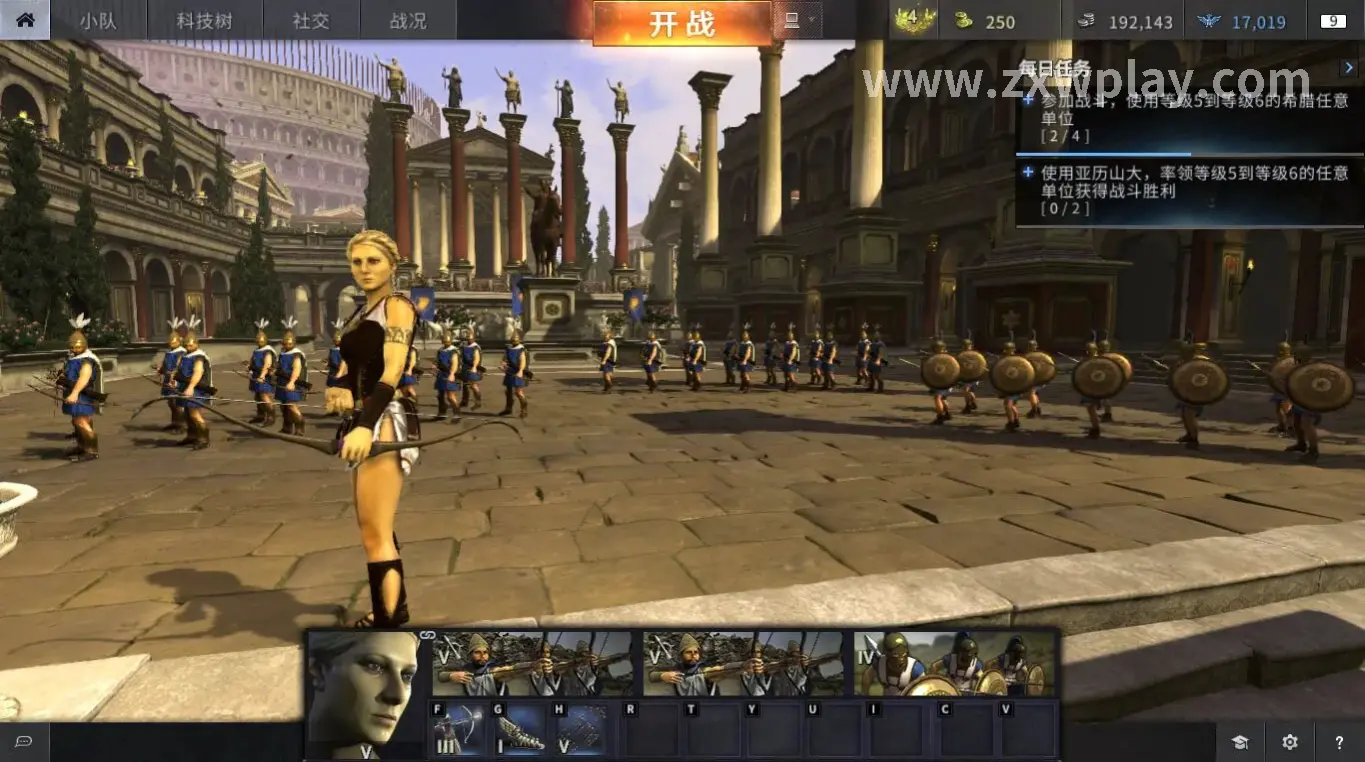Open the 社交 social tab
This screenshot has width=1365, height=762.
click(311, 21)
